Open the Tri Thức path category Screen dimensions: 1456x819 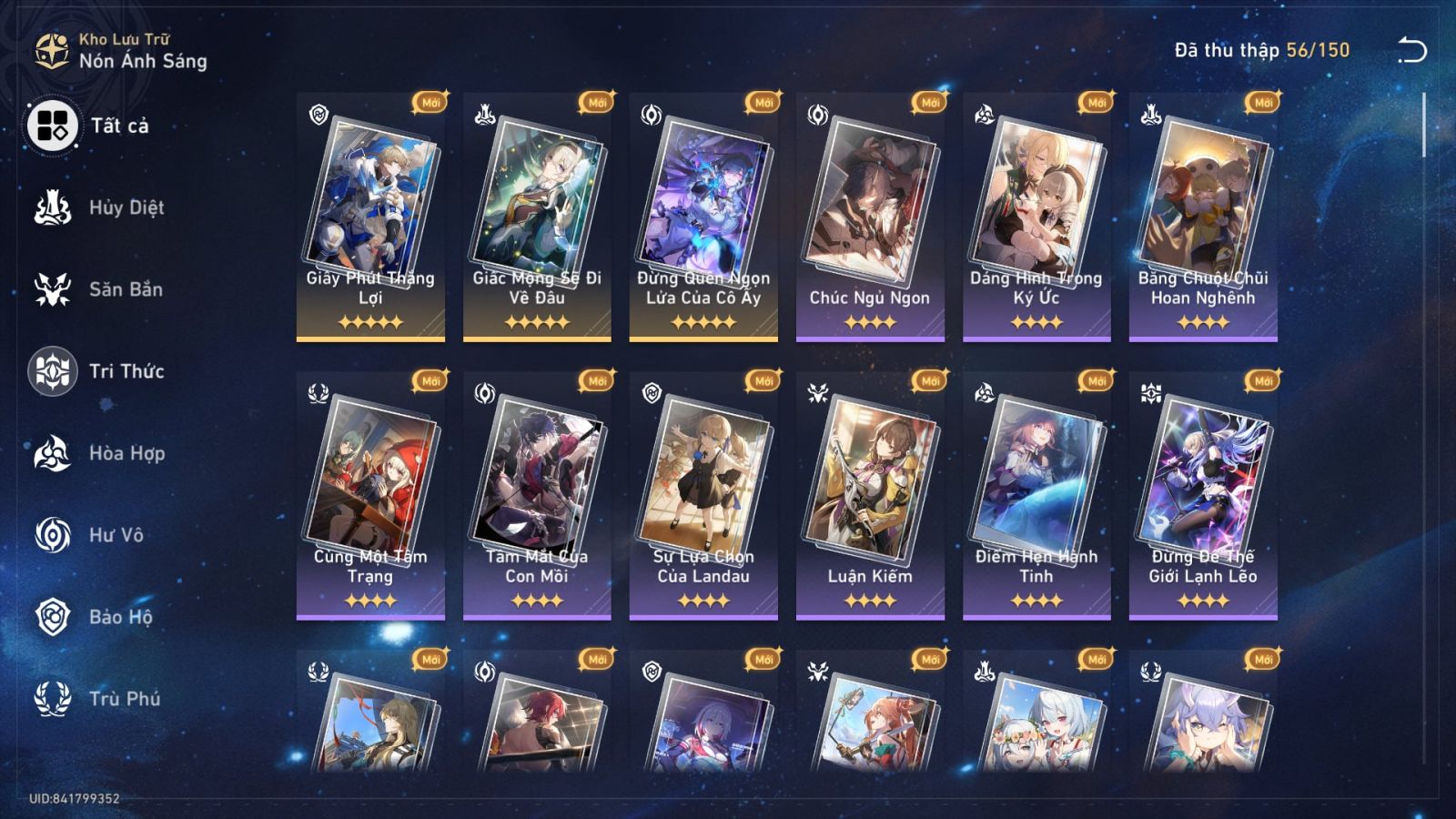coord(56,371)
